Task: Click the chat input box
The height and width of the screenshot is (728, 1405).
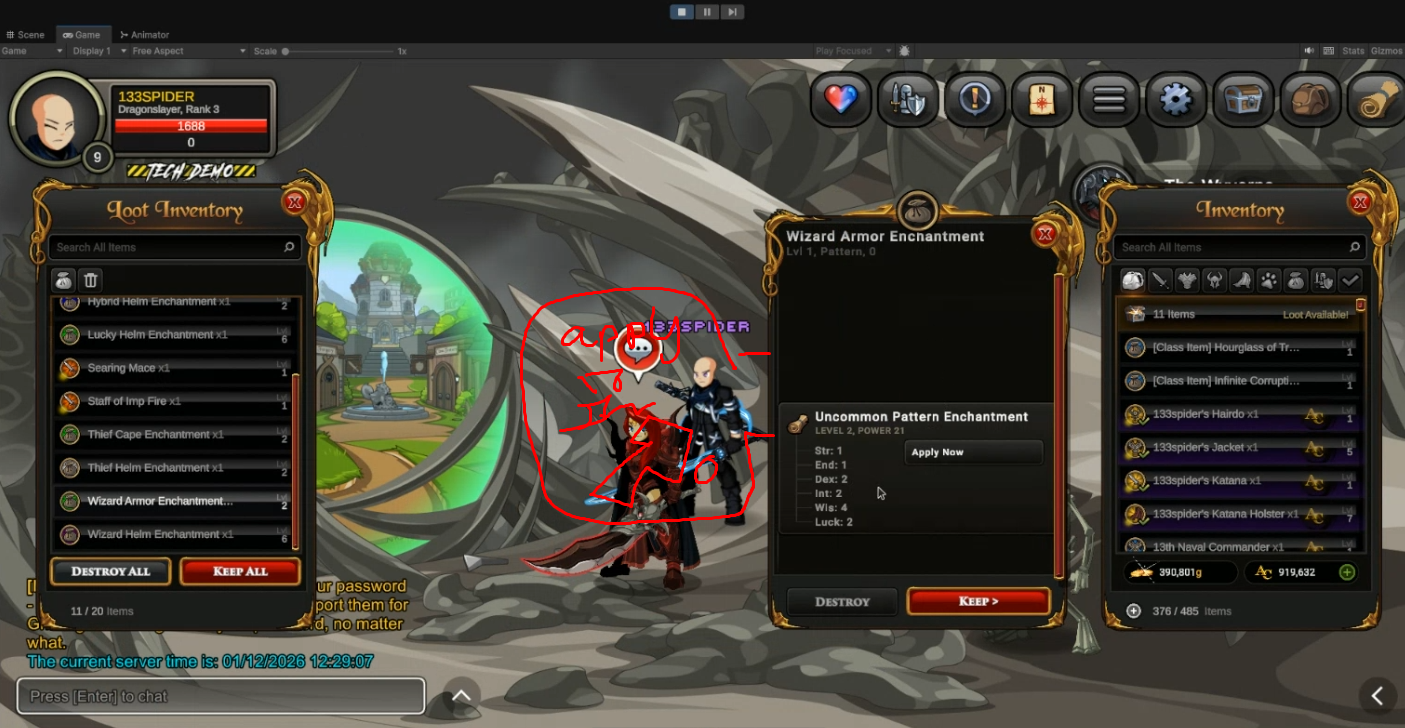Action: pos(220,696)
